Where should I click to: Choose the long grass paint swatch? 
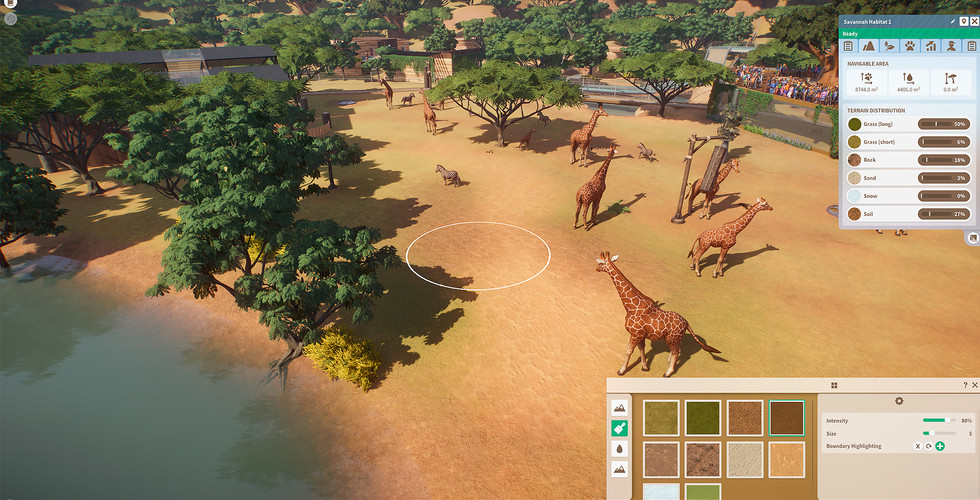(661, 418)
